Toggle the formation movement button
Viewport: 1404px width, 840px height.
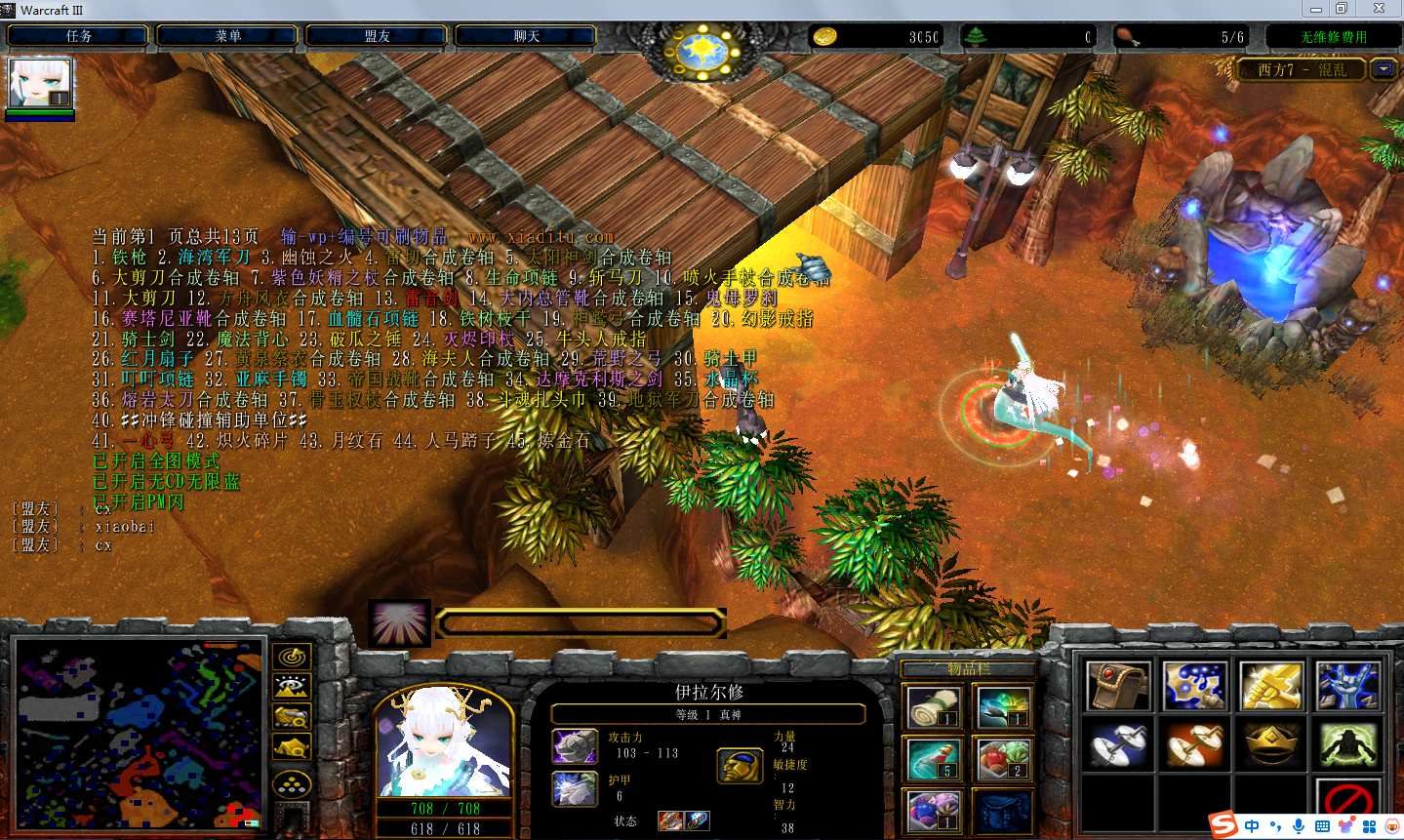tap(292, 783)
